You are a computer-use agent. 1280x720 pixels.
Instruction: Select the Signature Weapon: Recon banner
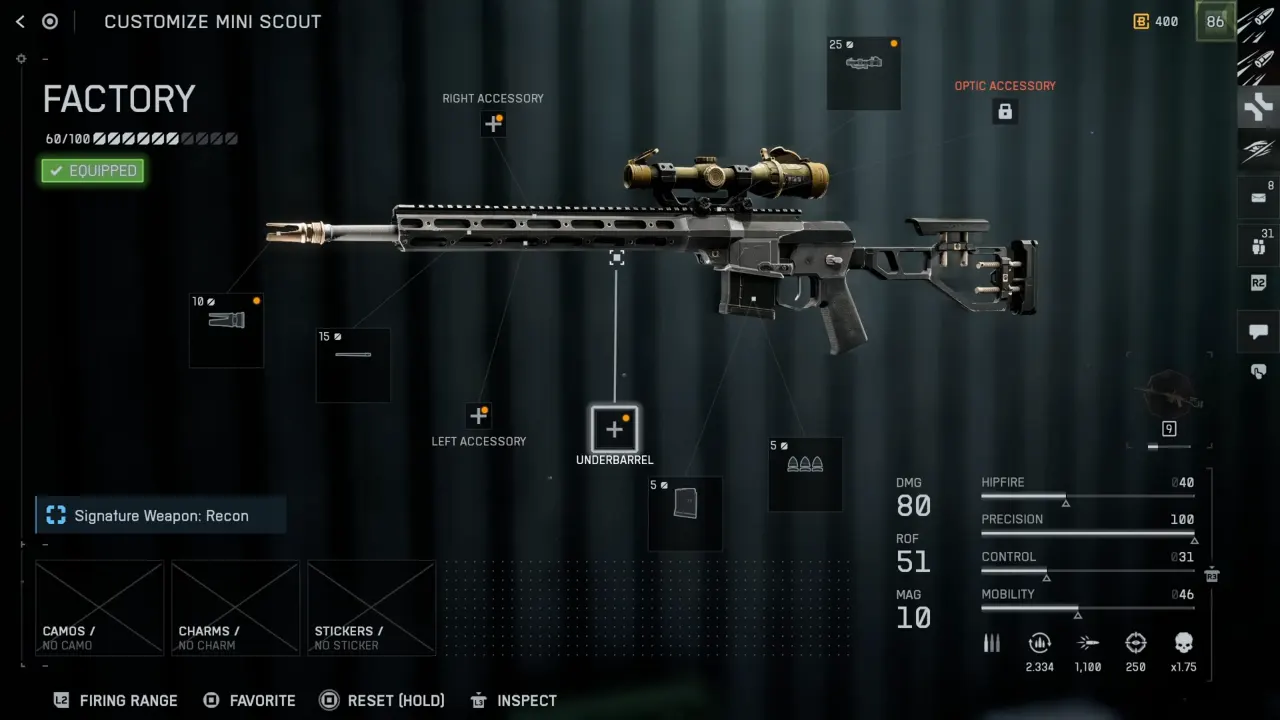click(161, 516)
